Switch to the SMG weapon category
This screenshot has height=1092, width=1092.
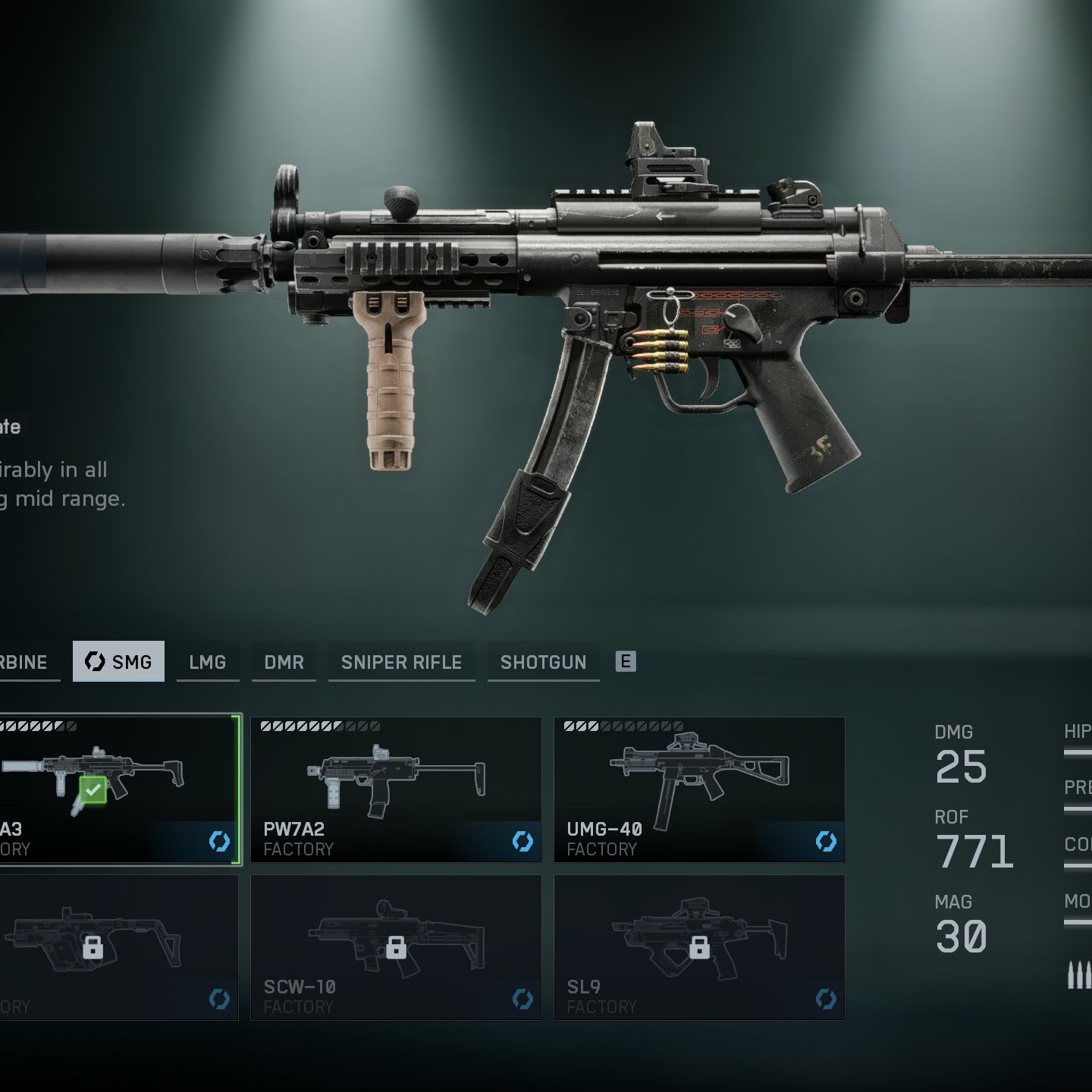pos(118,661)
